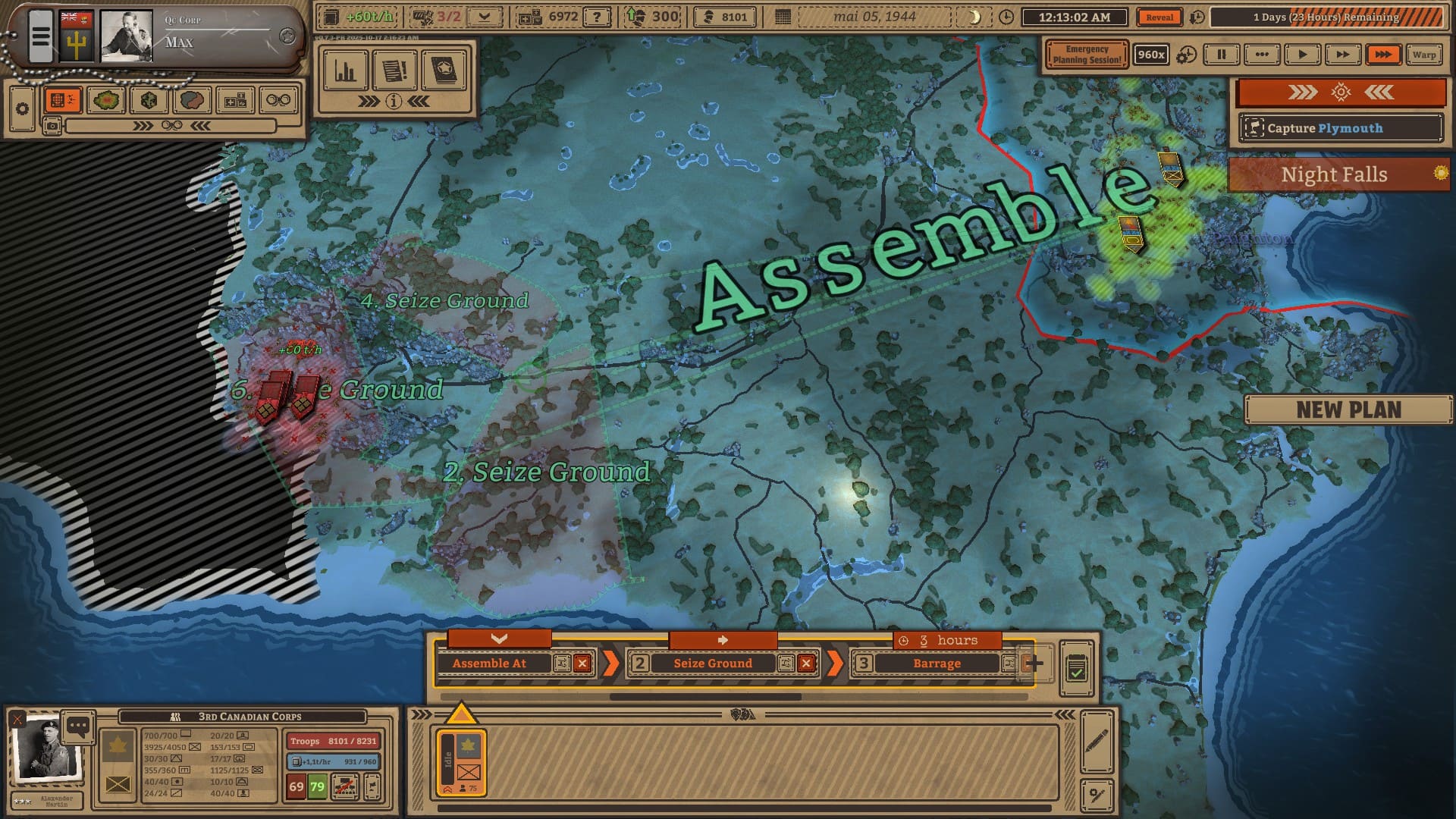Select the Seize Ground order step
Viewport: 1456px width, 819px height.
(x=712, y=664)
